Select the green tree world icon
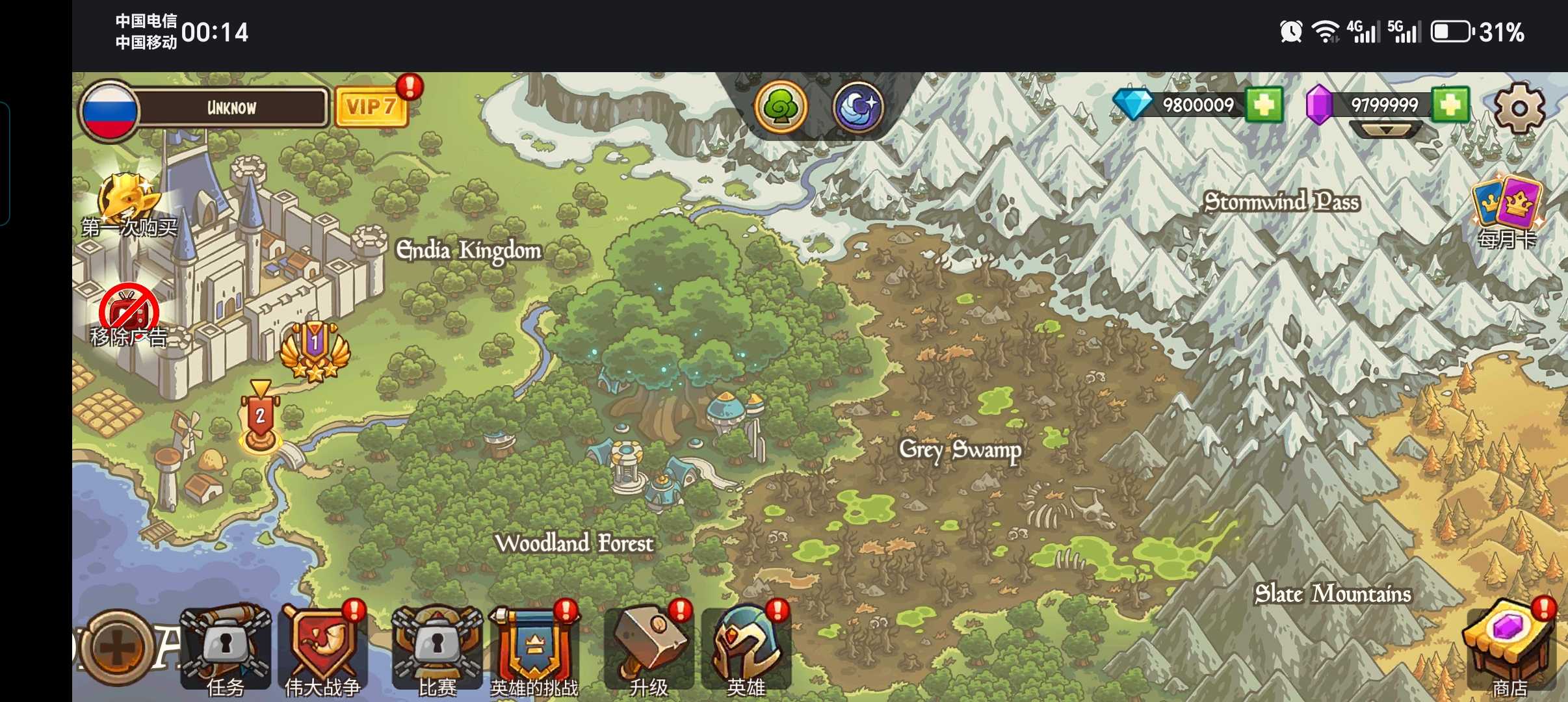The width and height of the screenshot is (1568, 702). 781,107
